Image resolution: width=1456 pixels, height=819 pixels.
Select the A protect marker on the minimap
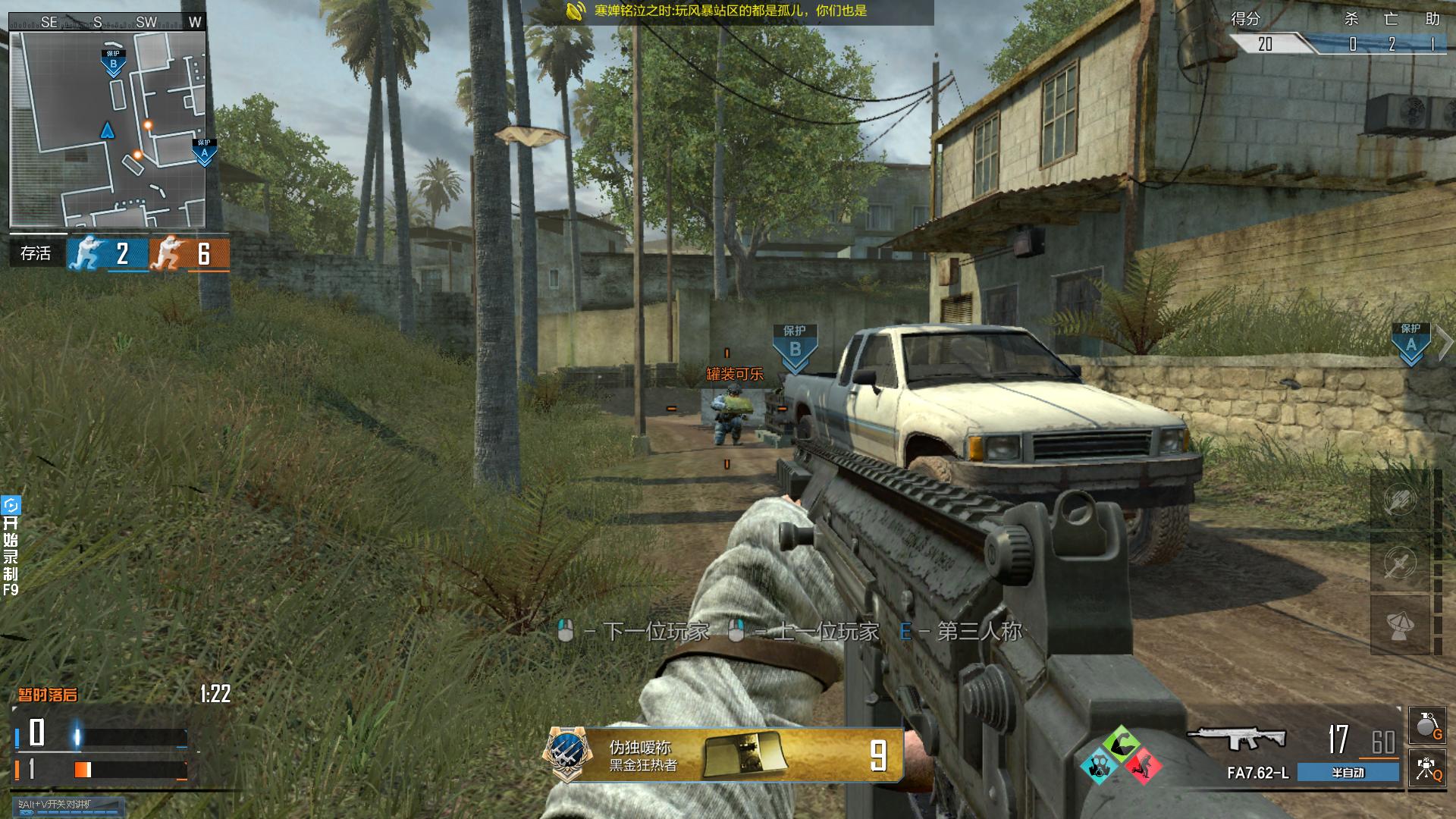coord(204,152)
